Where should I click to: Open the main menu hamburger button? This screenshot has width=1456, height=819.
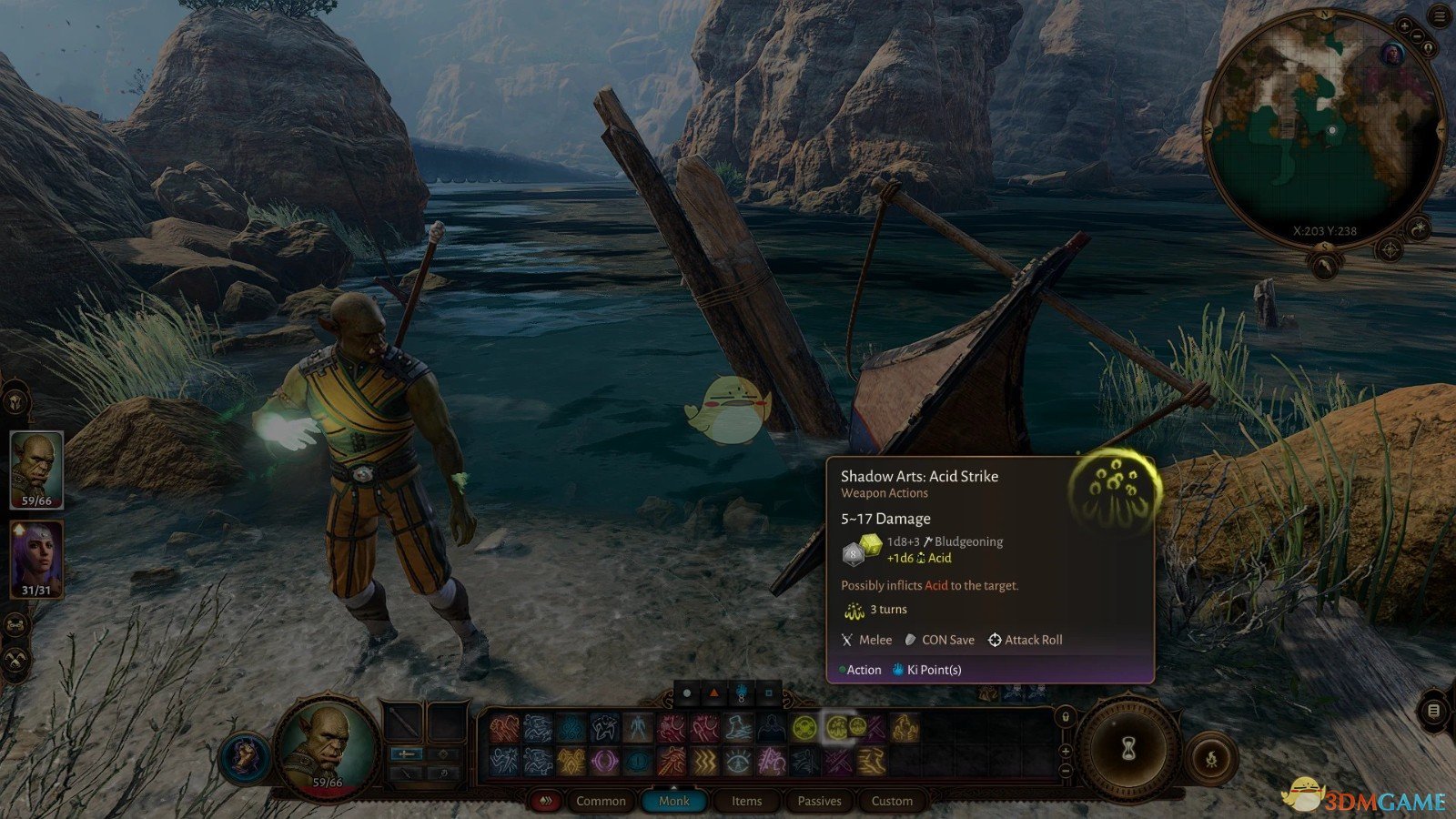click(1440, 17)
